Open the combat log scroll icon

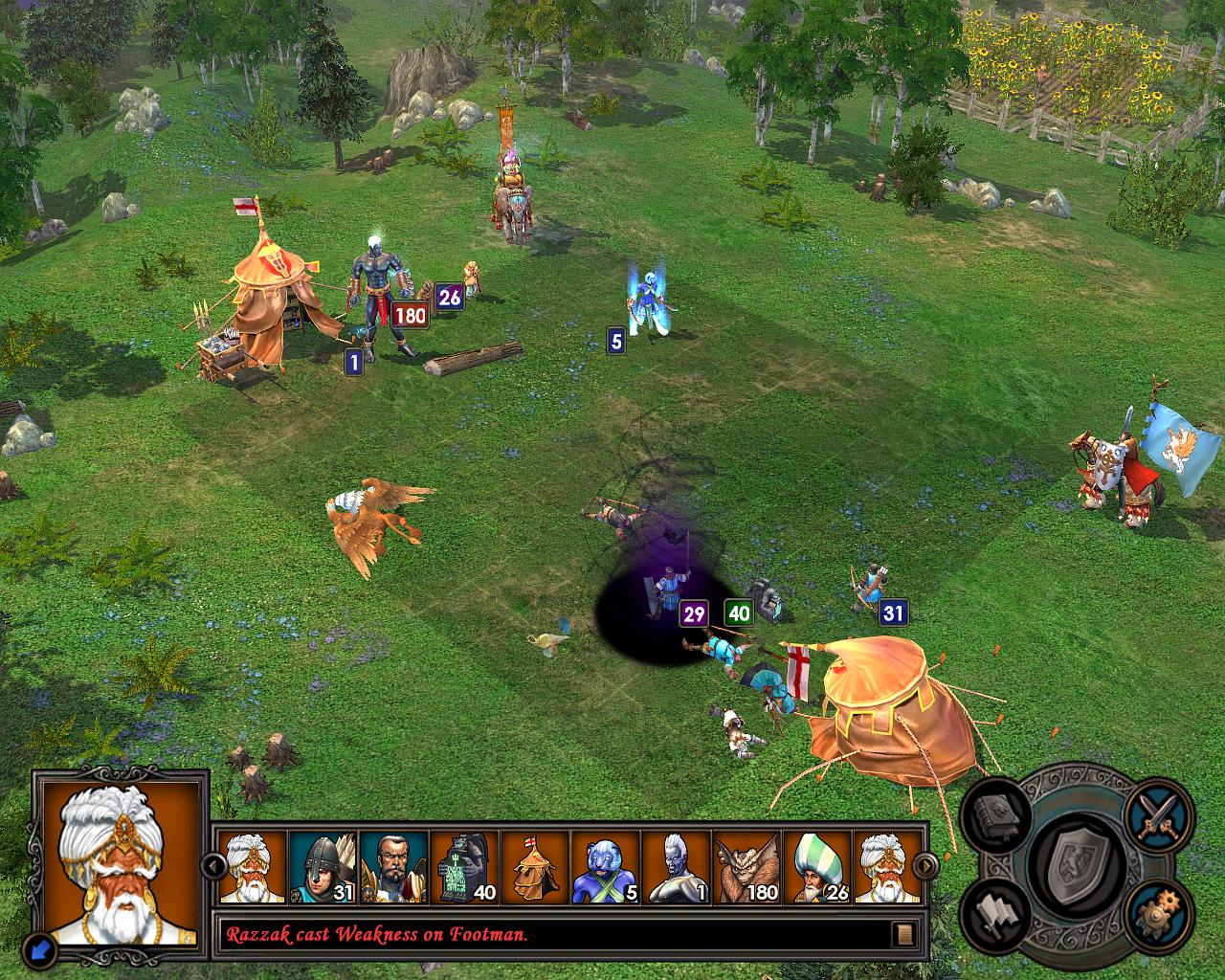tap(902, 933)
